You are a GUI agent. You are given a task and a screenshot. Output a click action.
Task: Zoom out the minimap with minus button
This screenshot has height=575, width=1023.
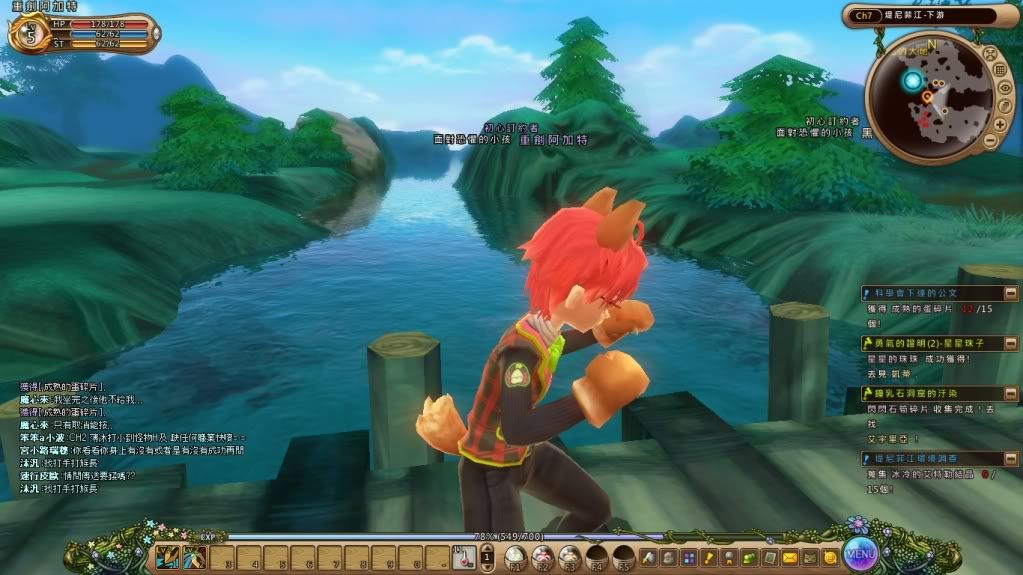[991, 141]
